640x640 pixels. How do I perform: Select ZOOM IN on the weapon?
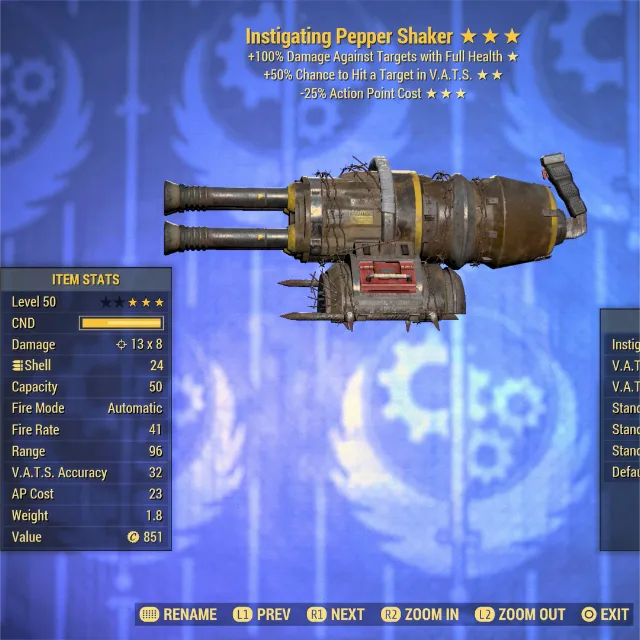tap(419, 614)
